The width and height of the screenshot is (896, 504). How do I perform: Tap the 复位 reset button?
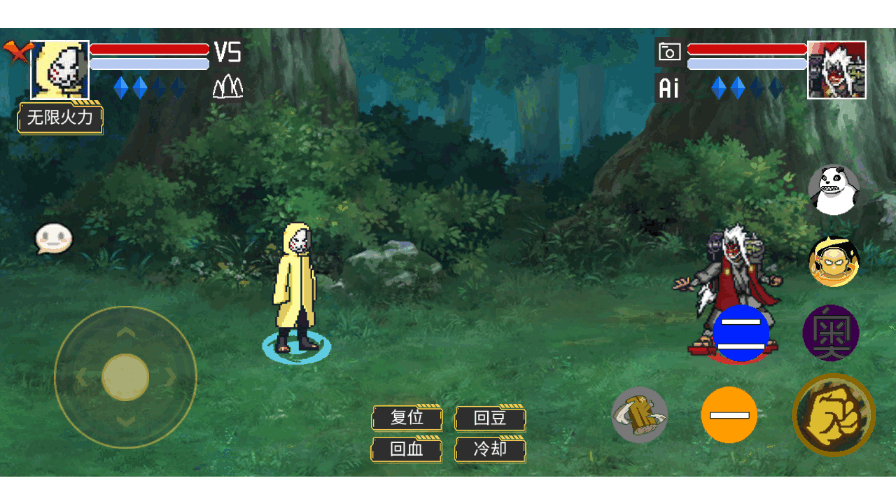[x=407, y=418]
